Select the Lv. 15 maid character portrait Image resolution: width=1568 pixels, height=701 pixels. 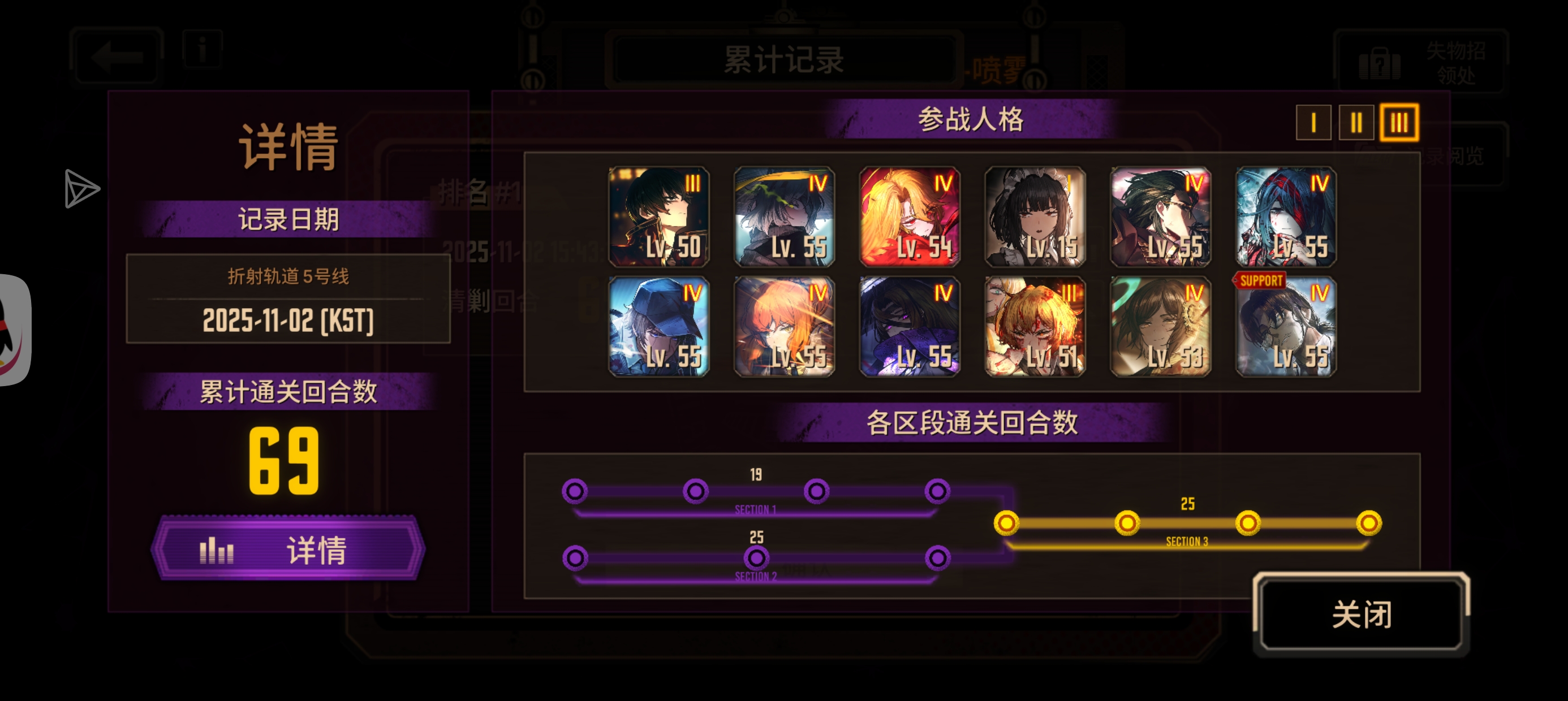(1035, 218)
